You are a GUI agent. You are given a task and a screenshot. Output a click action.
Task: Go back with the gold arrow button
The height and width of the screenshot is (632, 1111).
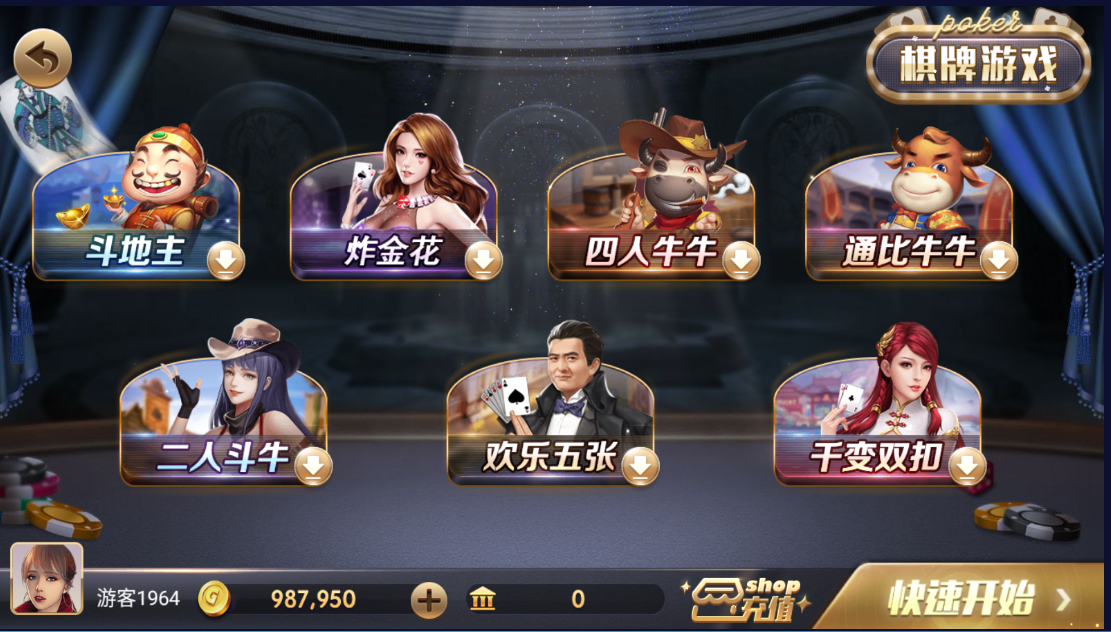[42, 59]
